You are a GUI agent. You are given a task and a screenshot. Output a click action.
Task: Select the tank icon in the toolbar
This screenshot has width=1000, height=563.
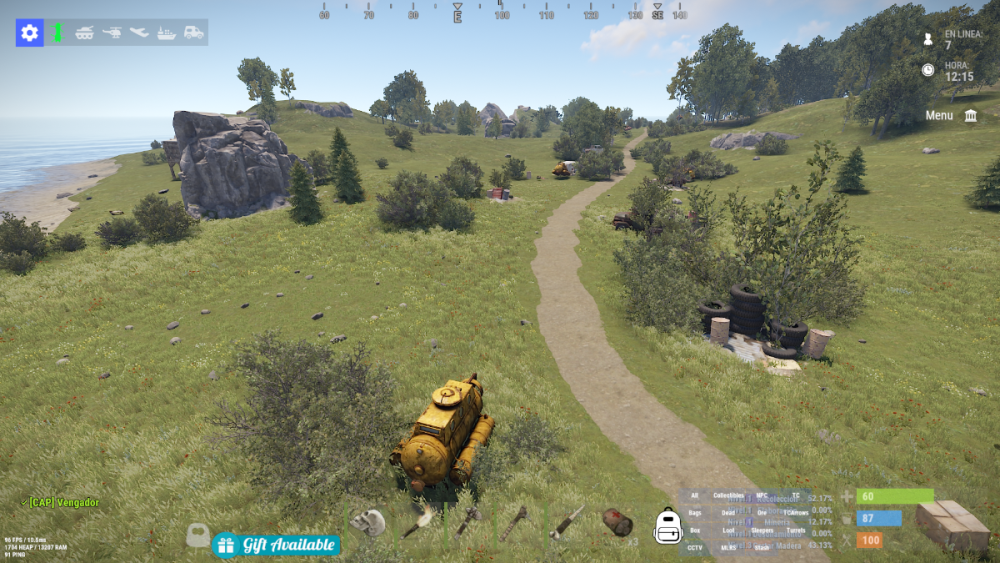click(x=85, y=33)
